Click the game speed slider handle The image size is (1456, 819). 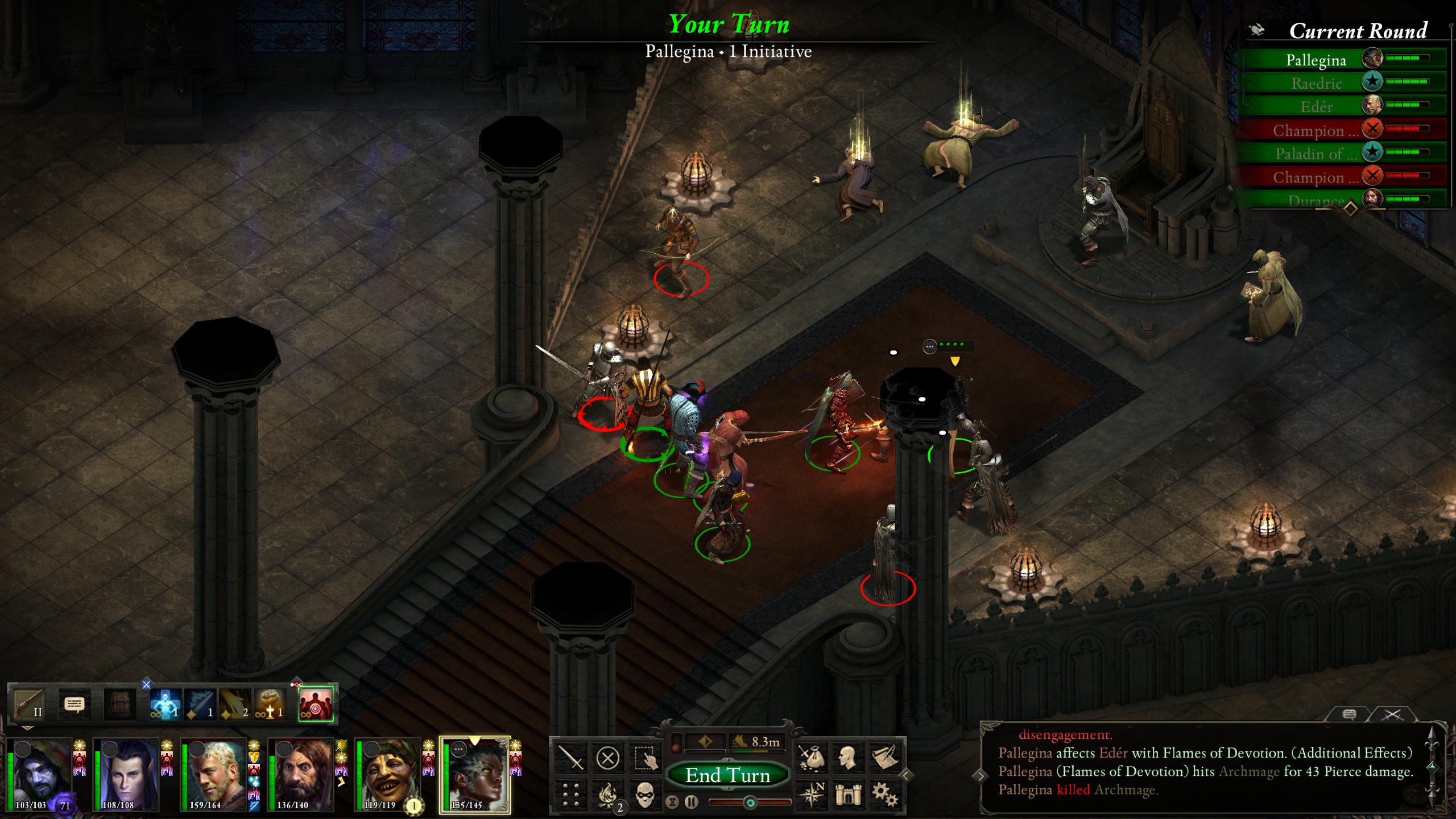750,804
